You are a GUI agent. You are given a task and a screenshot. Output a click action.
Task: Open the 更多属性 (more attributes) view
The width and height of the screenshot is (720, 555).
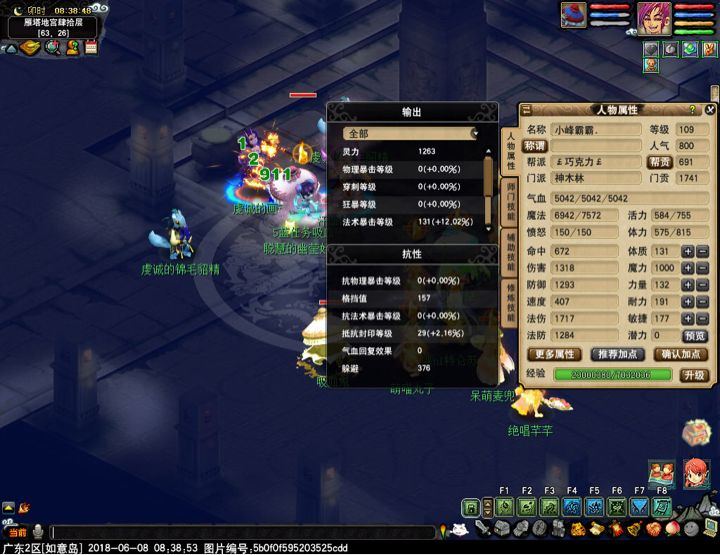[x=557, y=354]
